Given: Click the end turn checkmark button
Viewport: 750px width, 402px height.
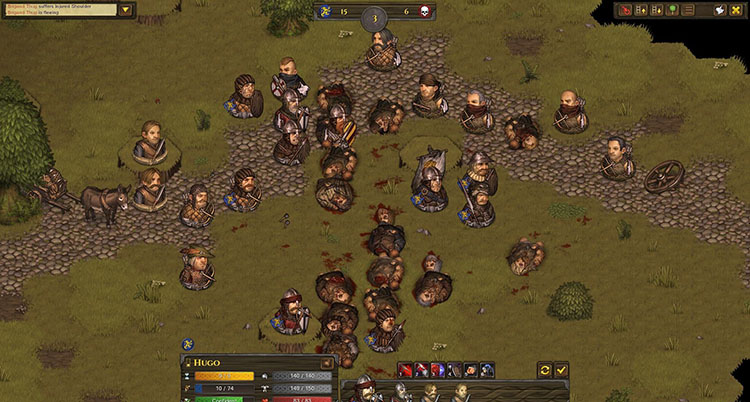Looking at the screenshot, I should pos(561,369).
